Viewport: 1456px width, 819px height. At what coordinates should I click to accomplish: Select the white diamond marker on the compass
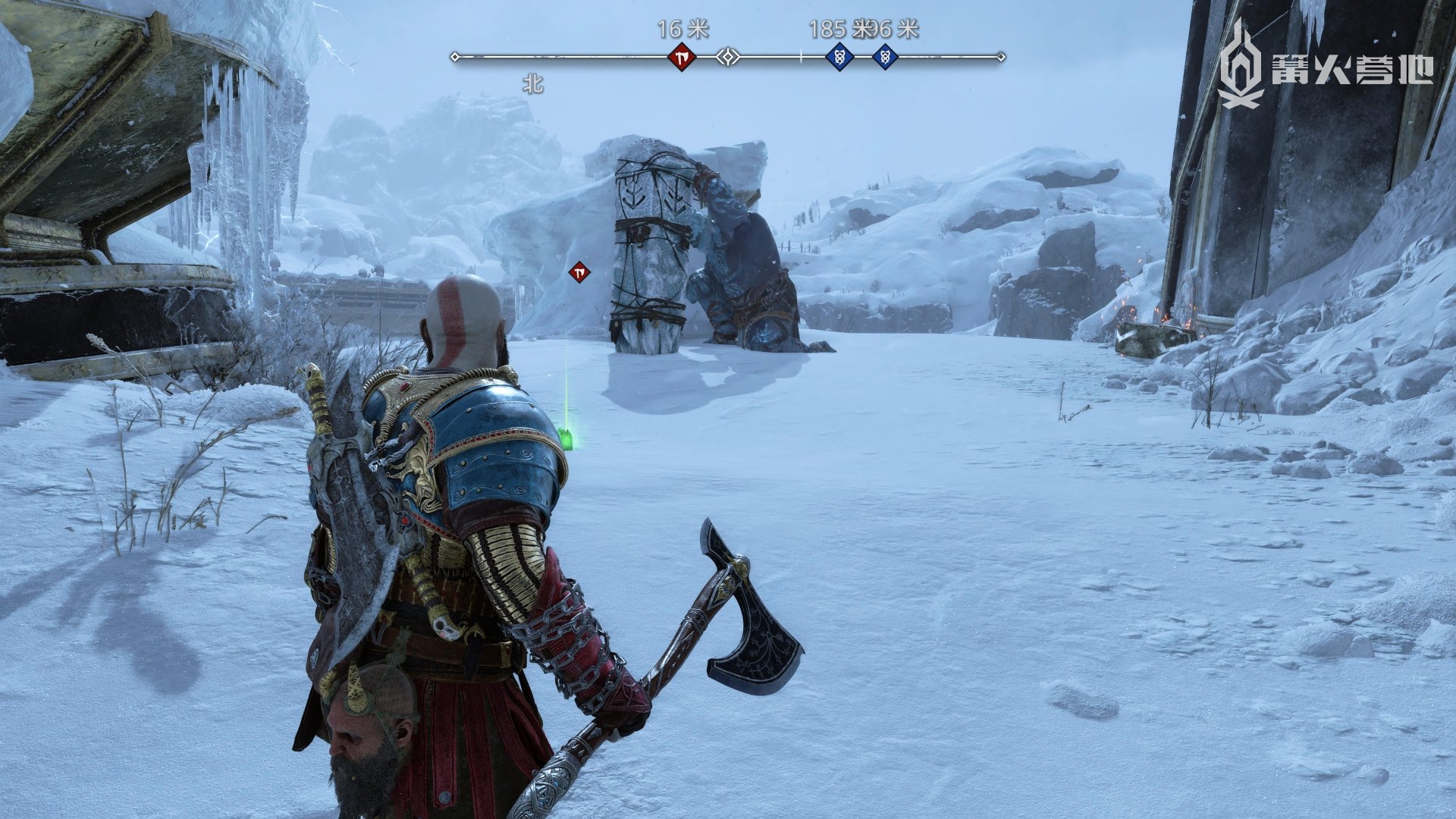point(729,57)
